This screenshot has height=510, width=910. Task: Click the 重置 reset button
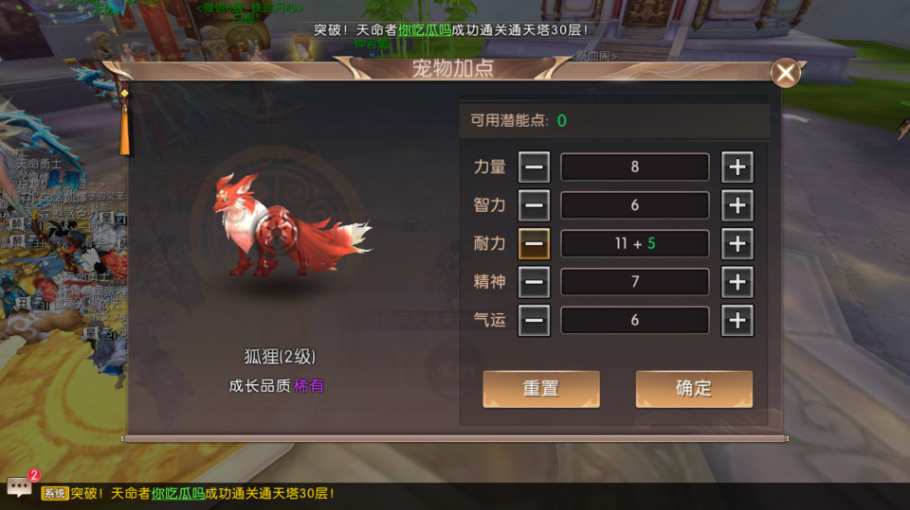coord(541,389)
